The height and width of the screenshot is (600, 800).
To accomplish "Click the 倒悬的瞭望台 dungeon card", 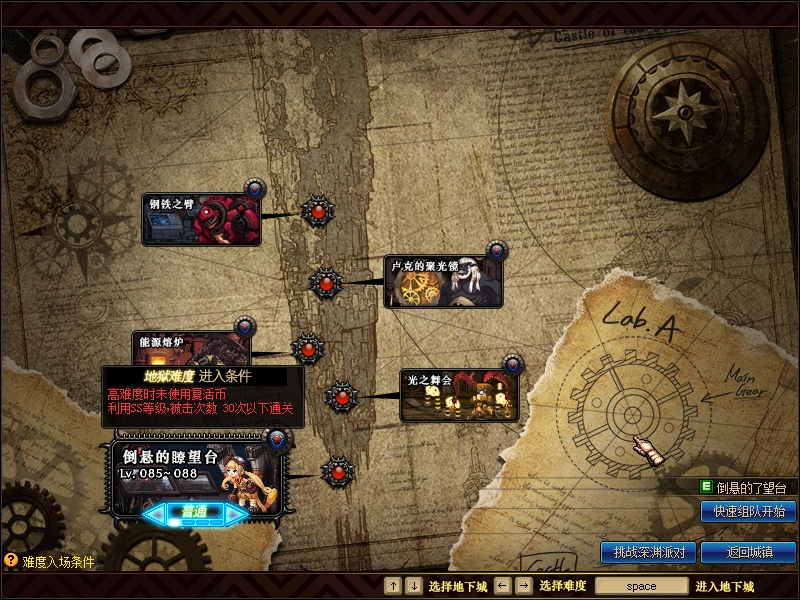I will 197,476.
